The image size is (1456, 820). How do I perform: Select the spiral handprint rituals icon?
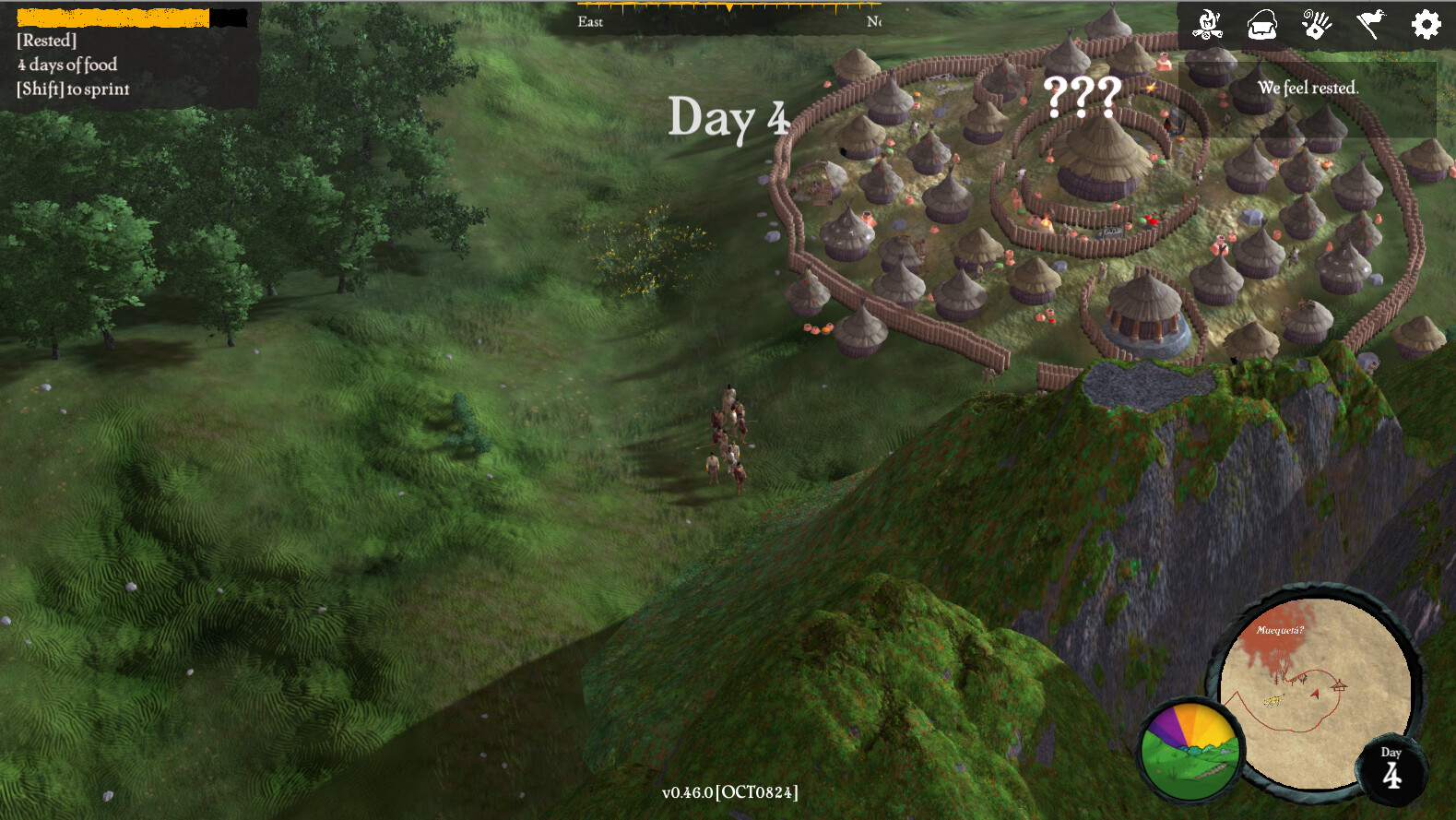(x=1316, y=25)
